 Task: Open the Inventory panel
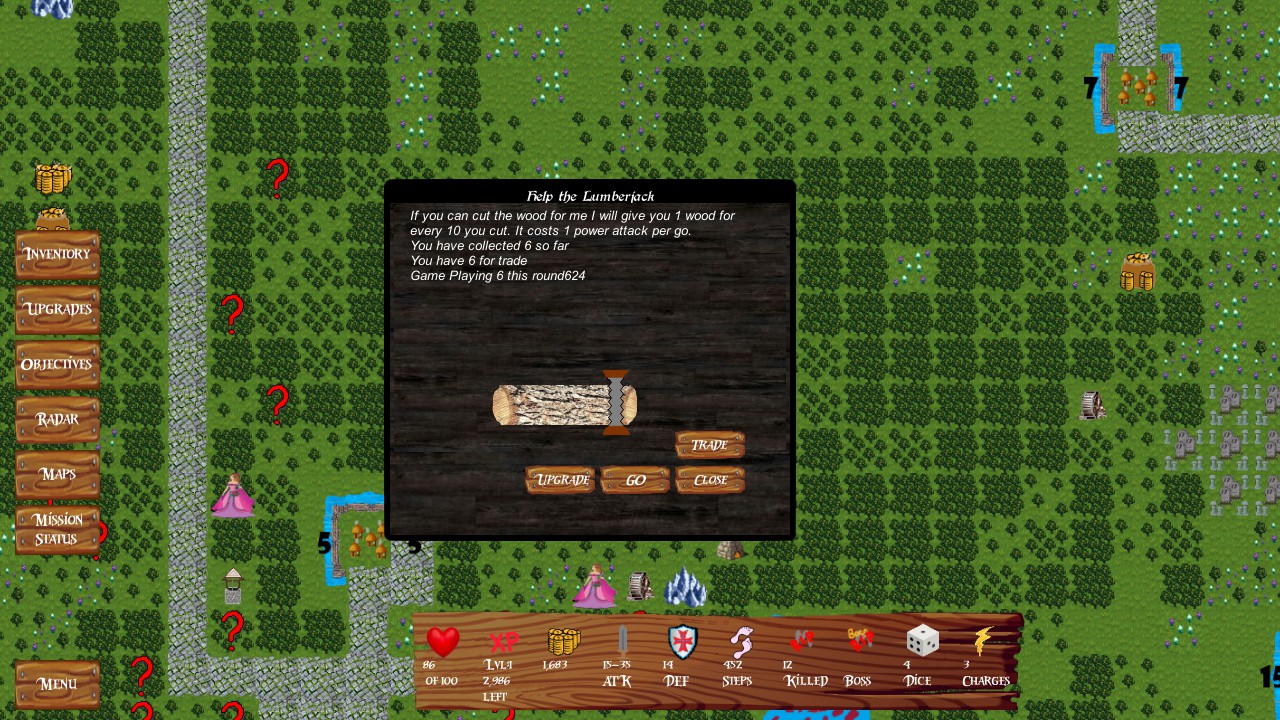coord(57,253)
